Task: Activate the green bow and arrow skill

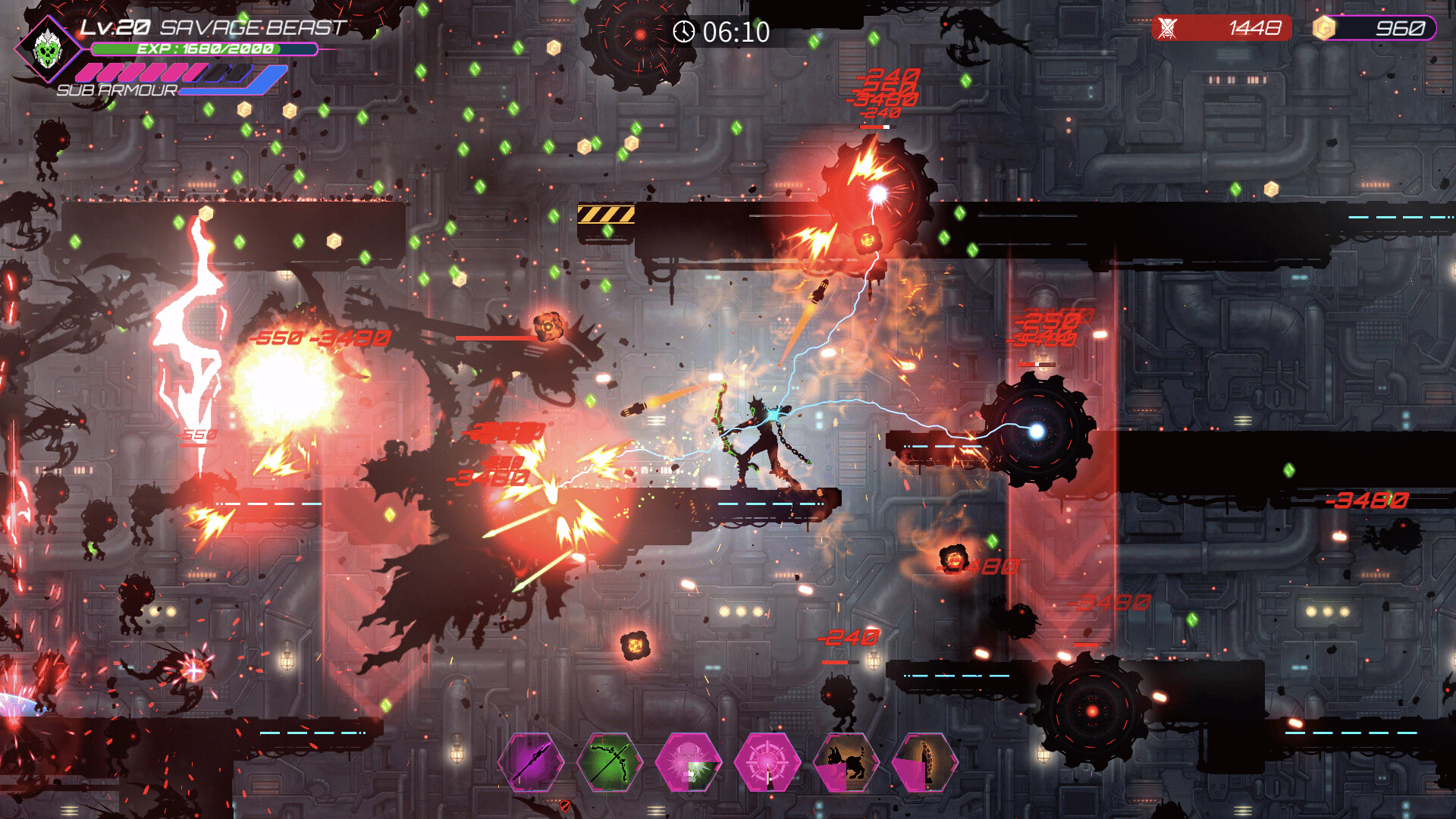Action: tap(610, 762)
